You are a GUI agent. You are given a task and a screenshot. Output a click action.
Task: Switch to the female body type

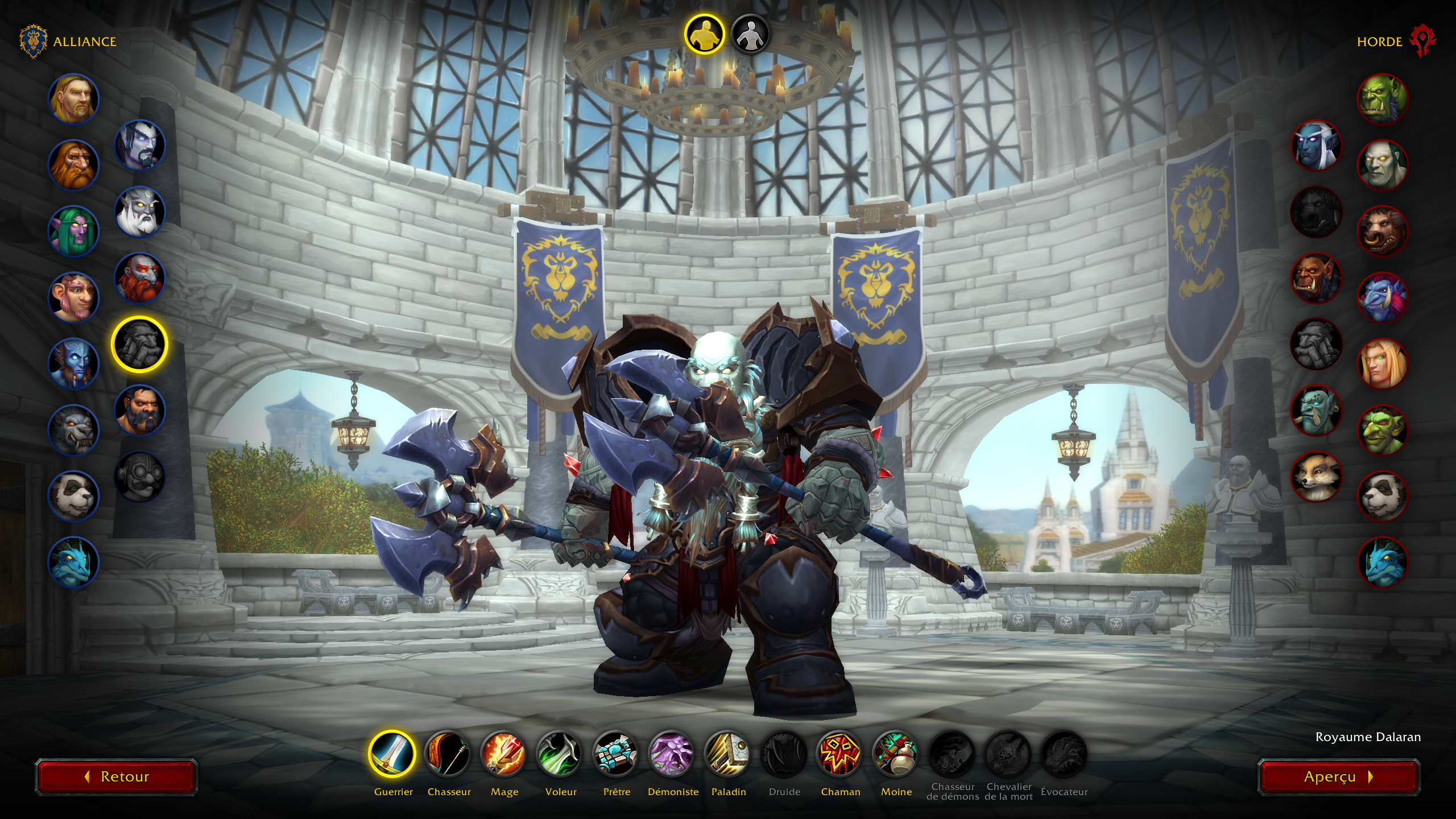[750, 34]
